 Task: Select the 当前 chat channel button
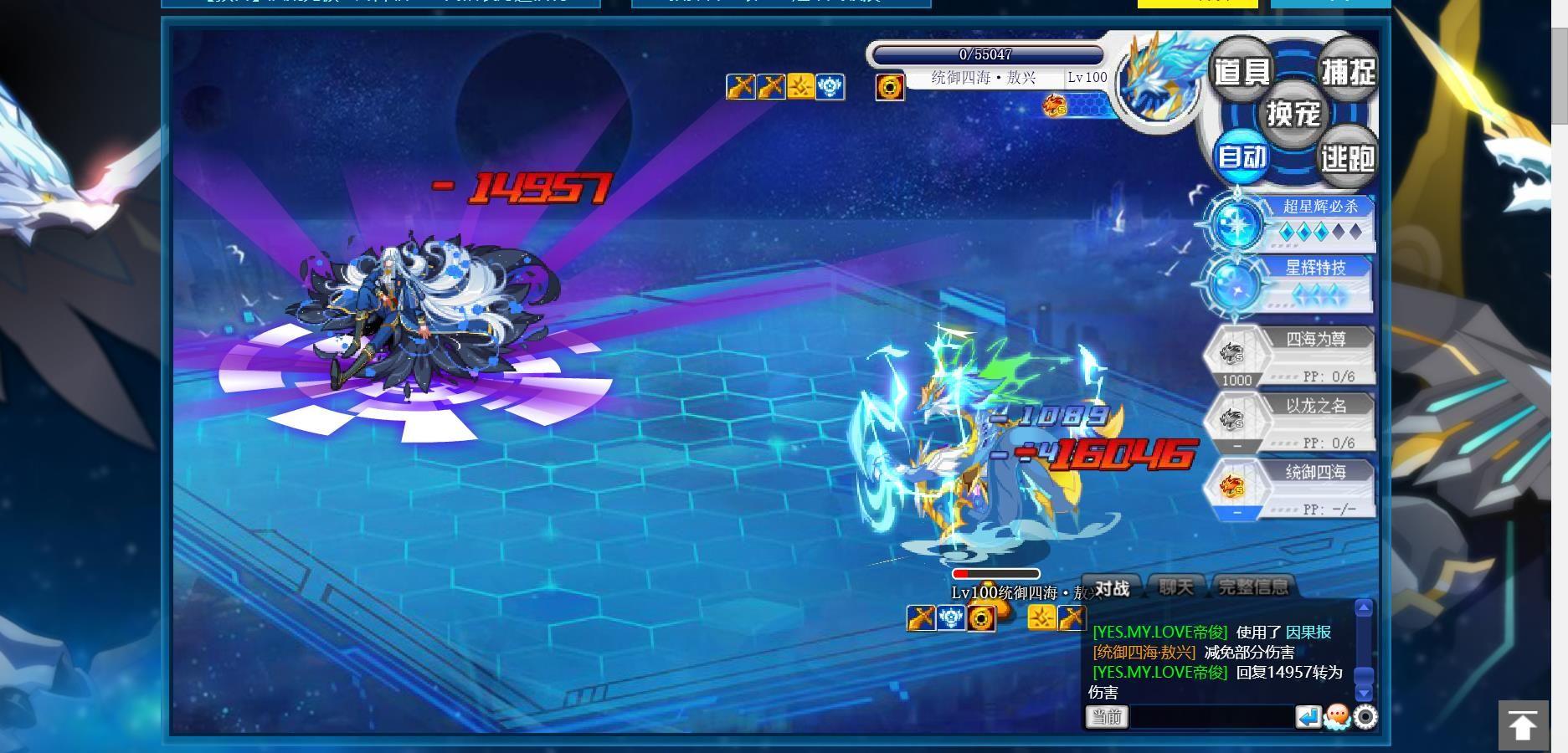point(1107,717)
